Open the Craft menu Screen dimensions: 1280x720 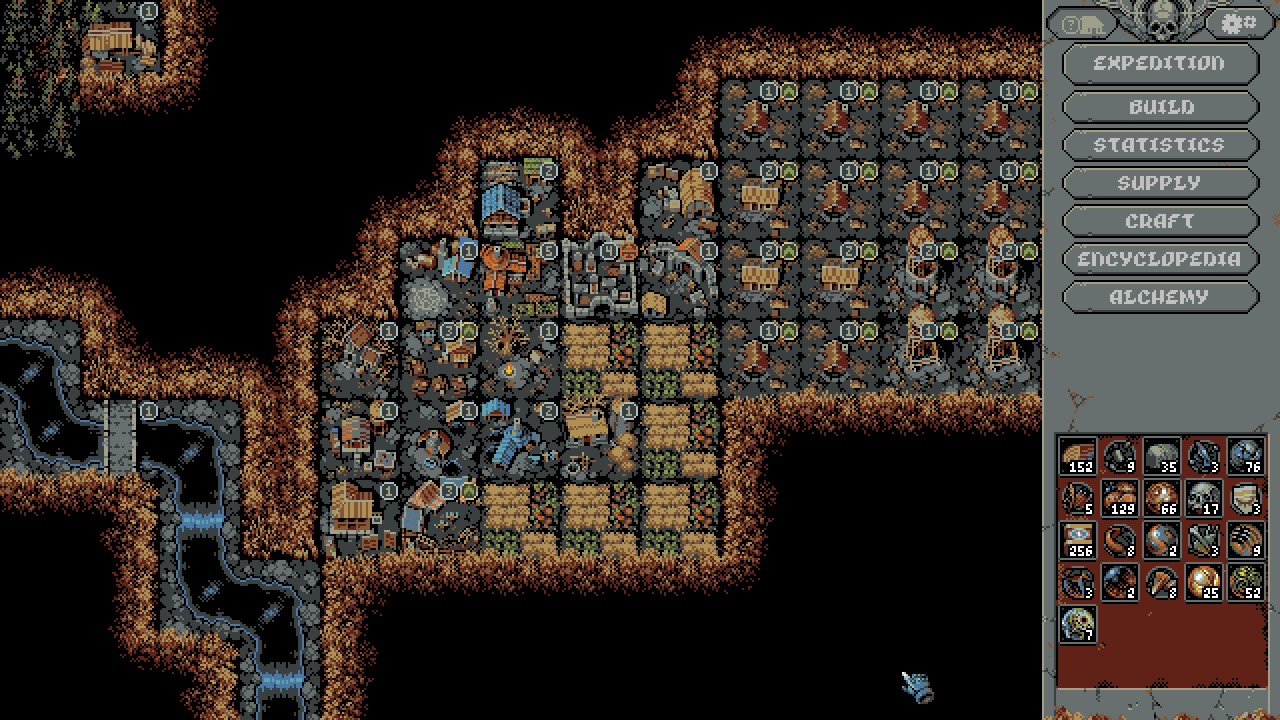pos(1159,221)
